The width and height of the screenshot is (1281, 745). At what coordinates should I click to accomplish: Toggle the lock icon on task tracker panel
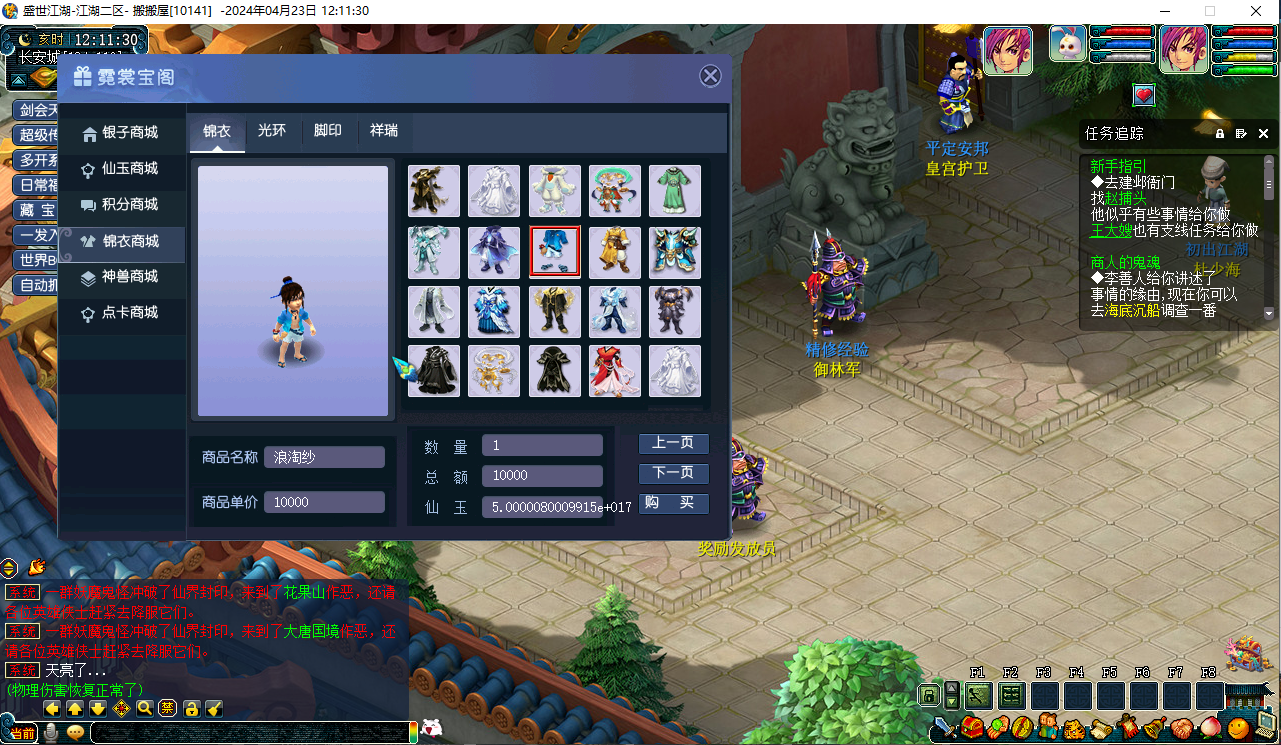pos(1219,133)
